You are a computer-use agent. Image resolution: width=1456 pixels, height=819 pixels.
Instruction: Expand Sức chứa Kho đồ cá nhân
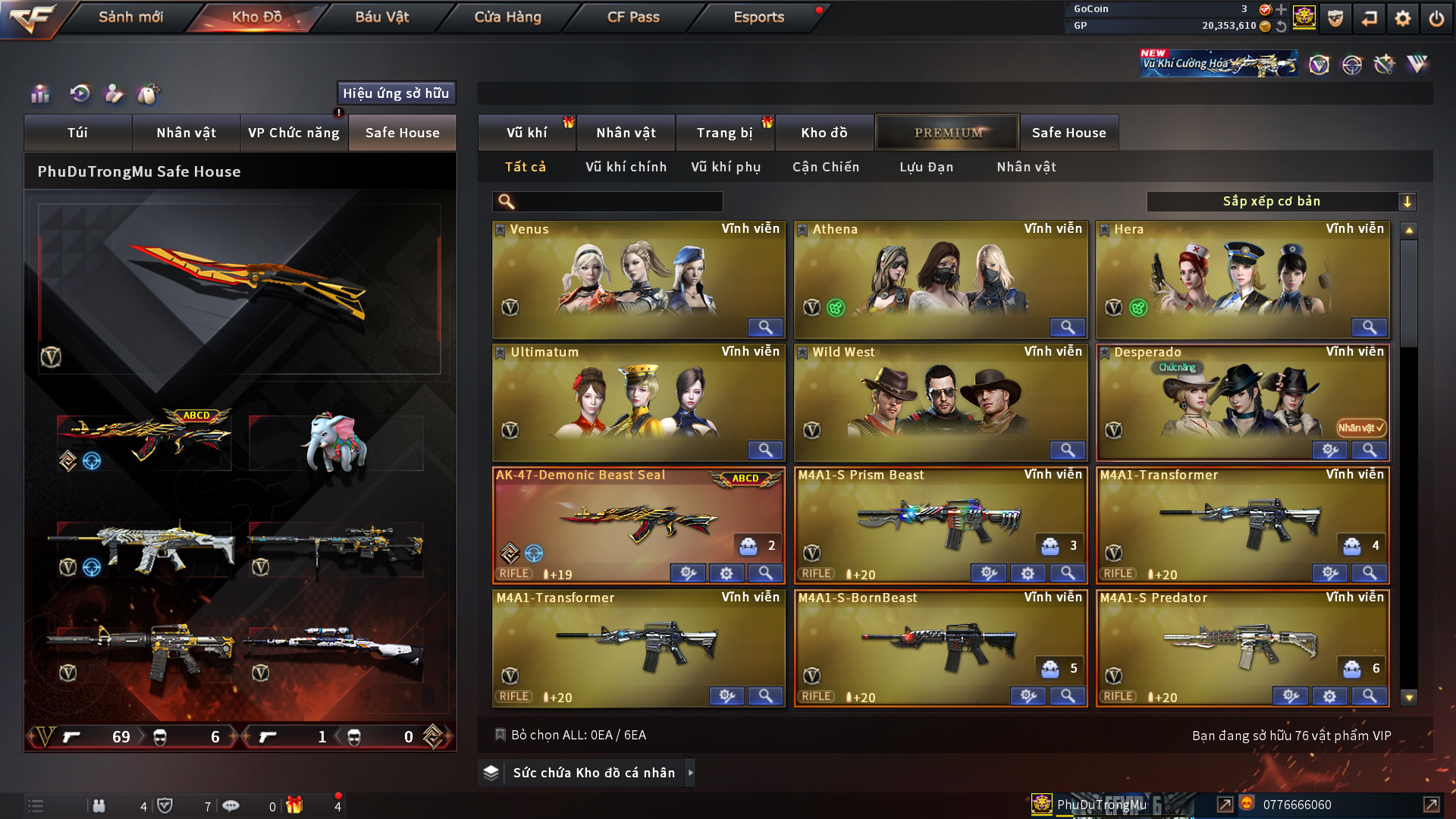tap(594, 773)
